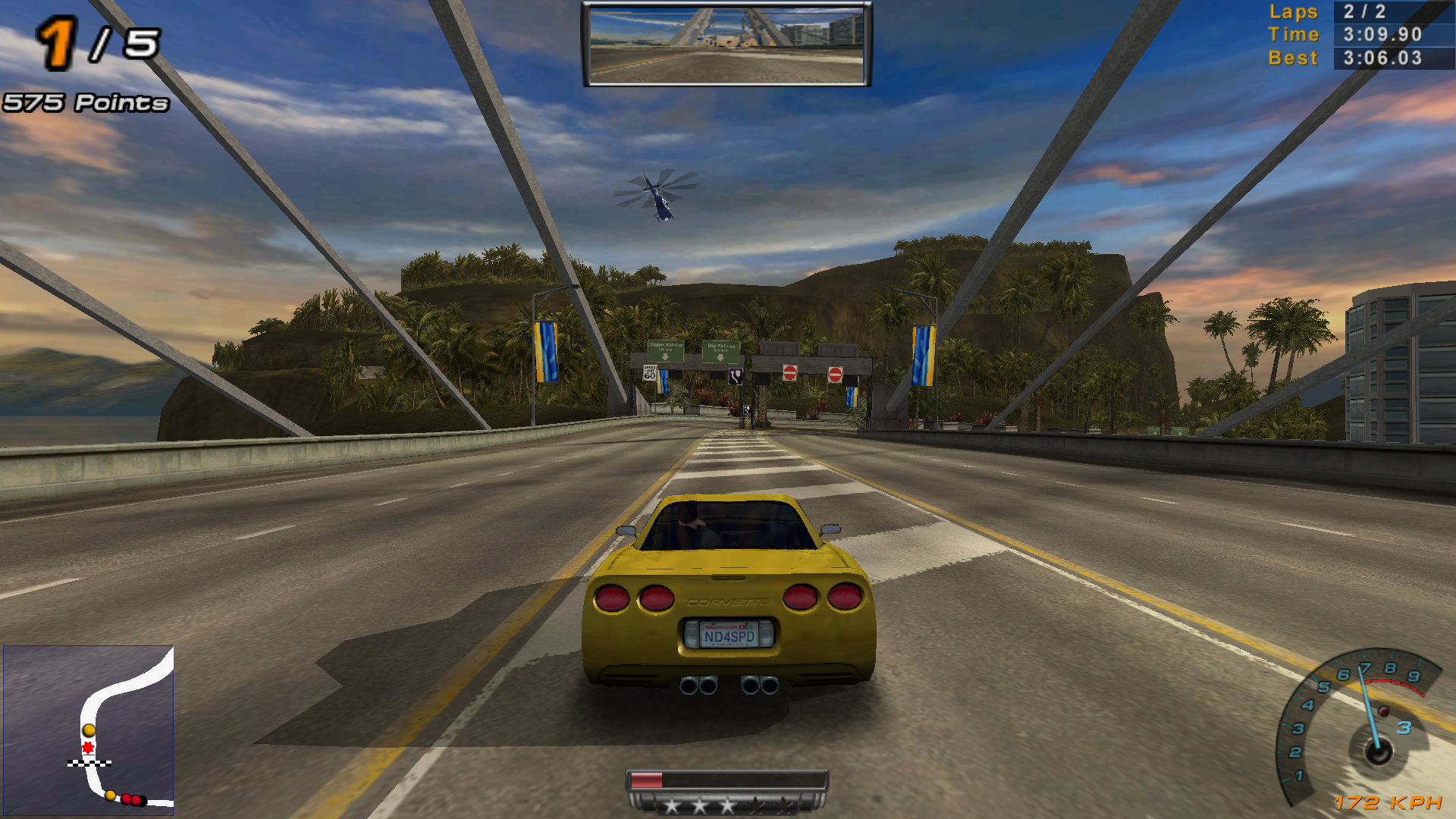Click the Speed Limit 60 sign
Viewport: 1456px width, 819px height.
650,374
